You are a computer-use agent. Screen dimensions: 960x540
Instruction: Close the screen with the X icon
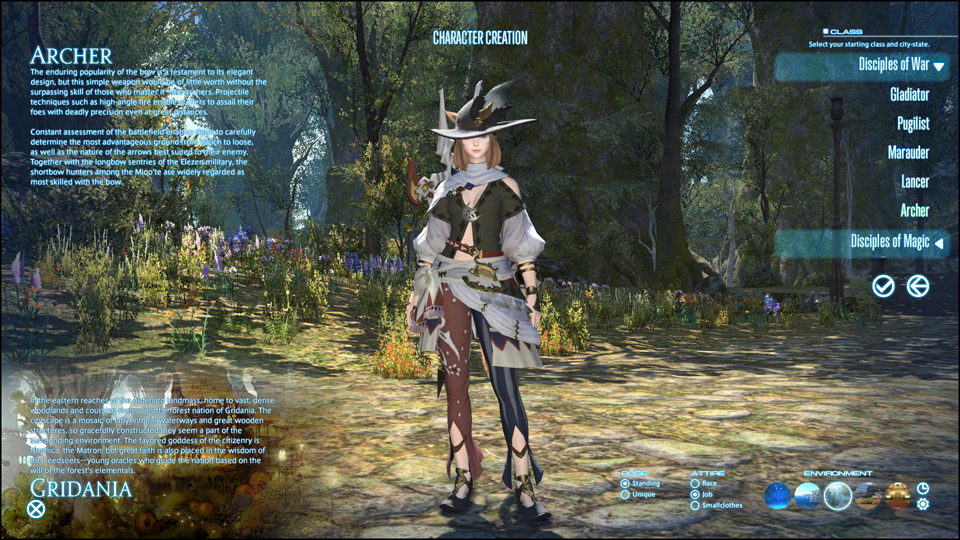pyautogui.click(x=36, y=508)
